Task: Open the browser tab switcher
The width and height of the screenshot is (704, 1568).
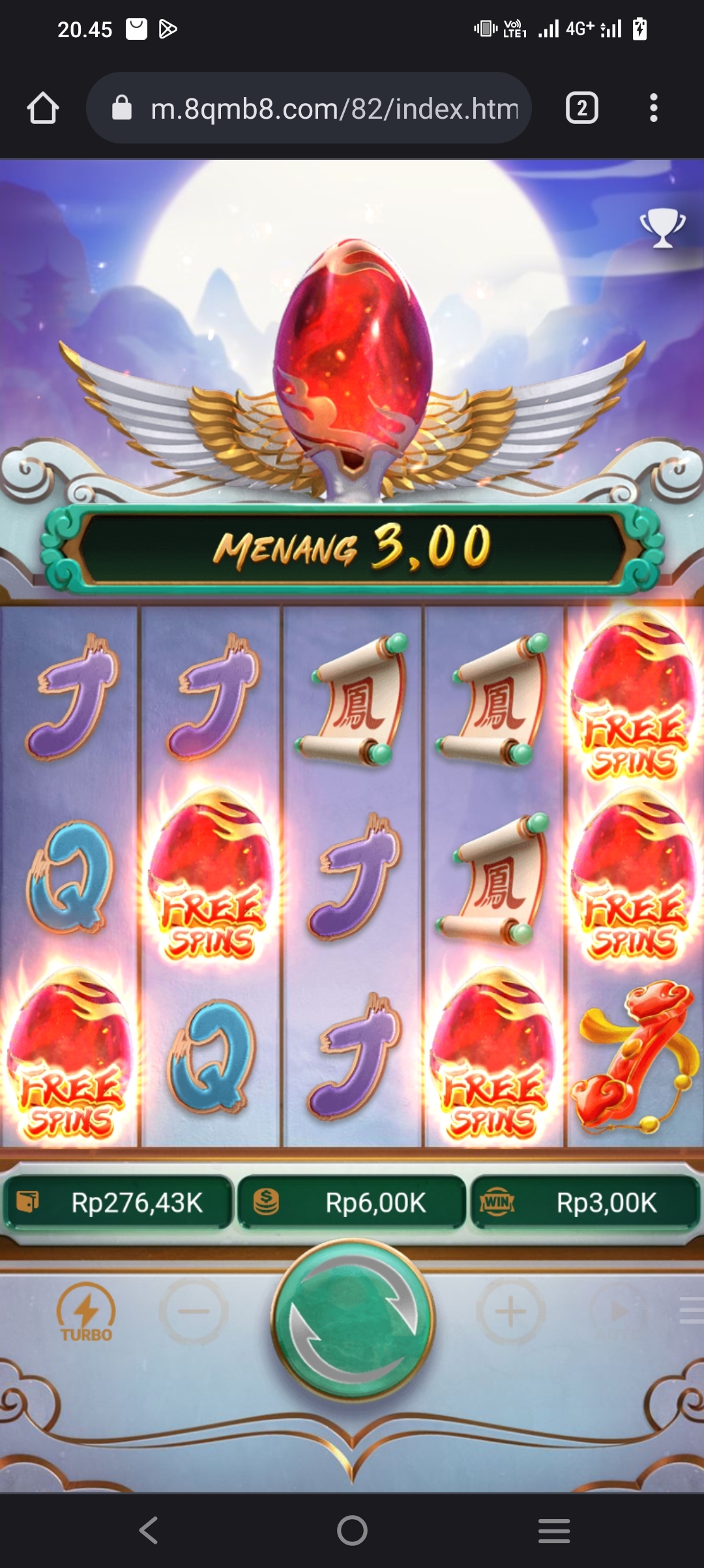Action: point(581,108)
